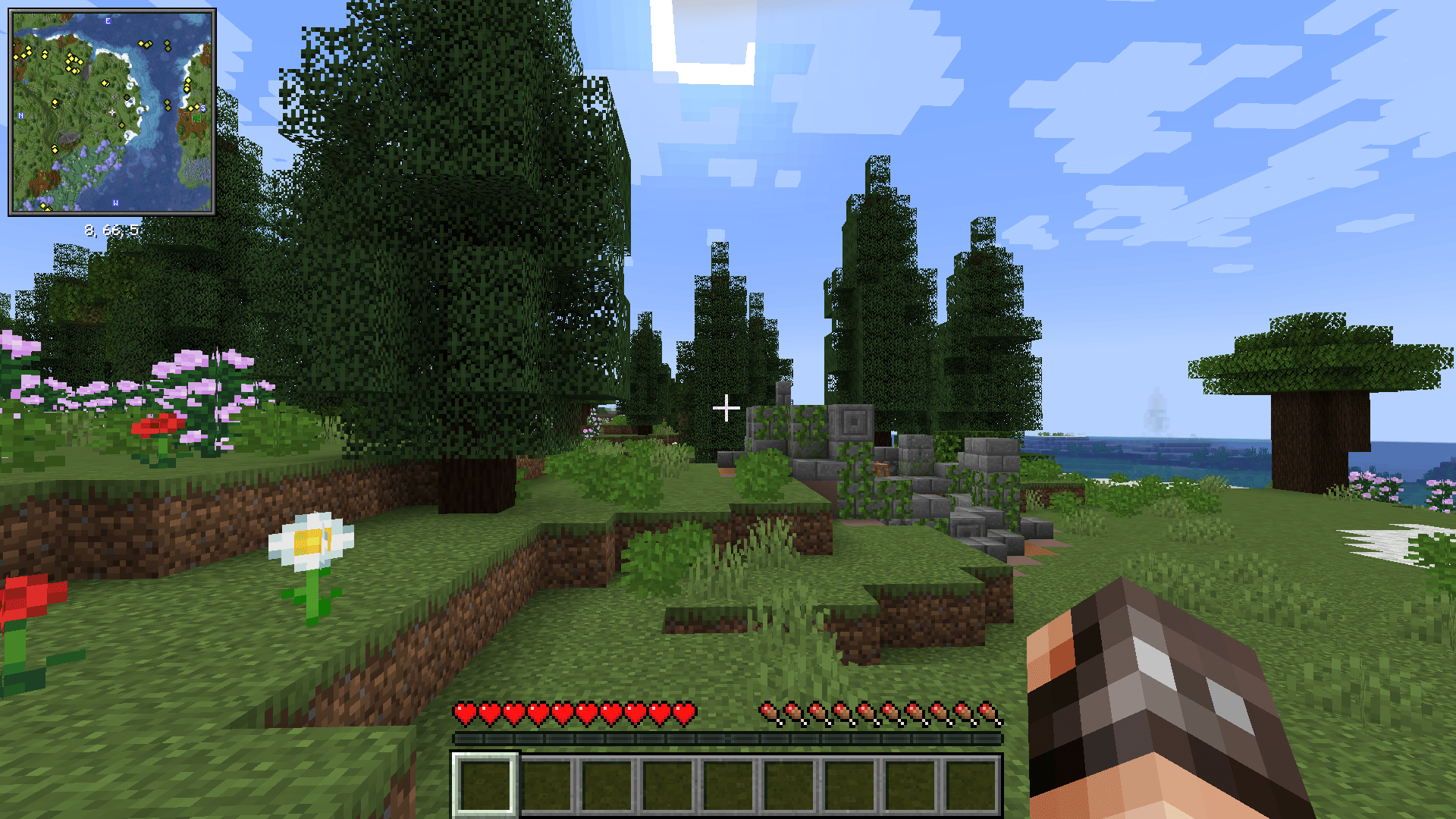Click the 'N' compass label on the minimap
Screen dimensions: 1456x819
[x=20, y=115]
